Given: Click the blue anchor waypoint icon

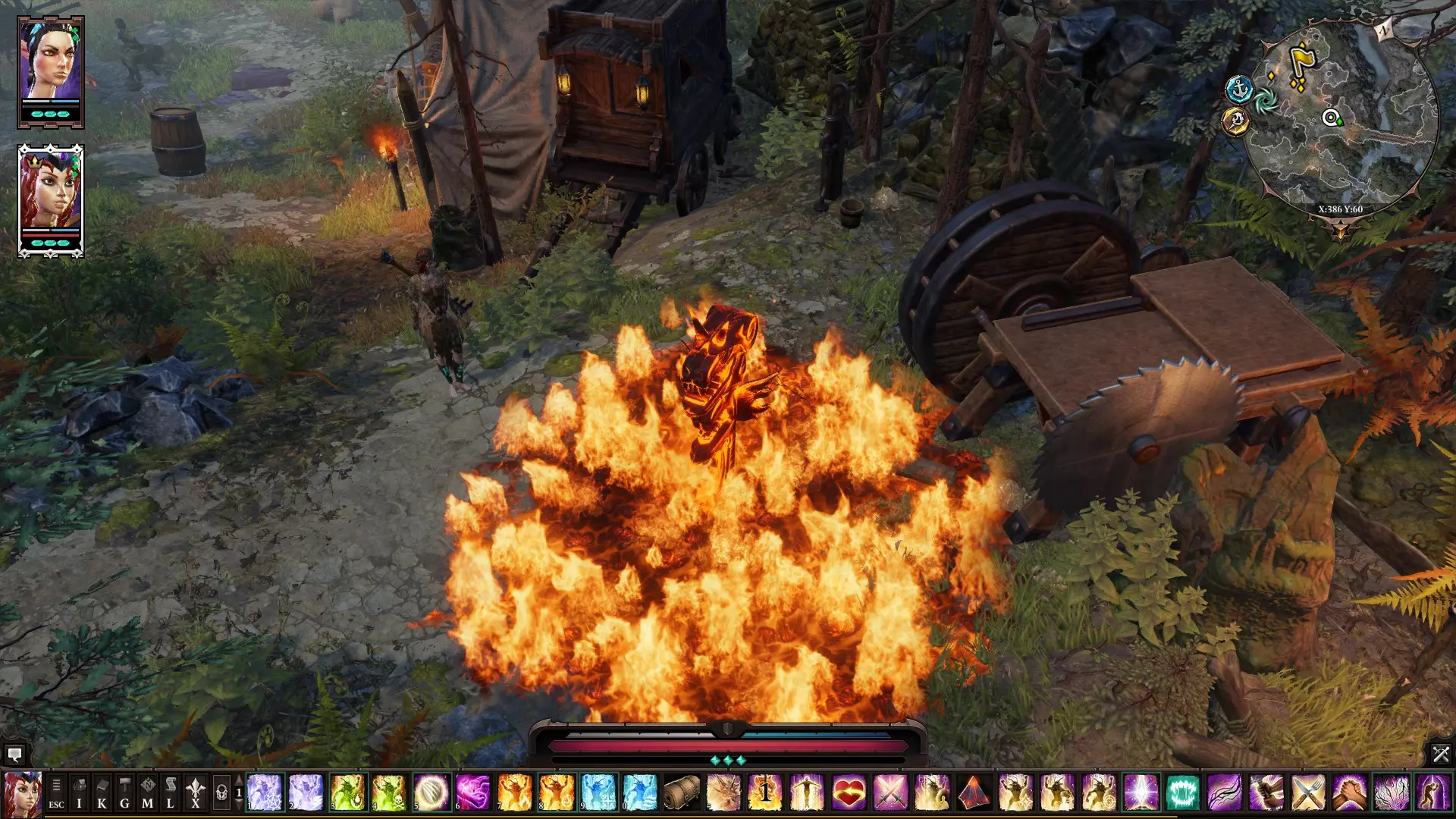Looking at the screenshot, I should click(1239, 89).
